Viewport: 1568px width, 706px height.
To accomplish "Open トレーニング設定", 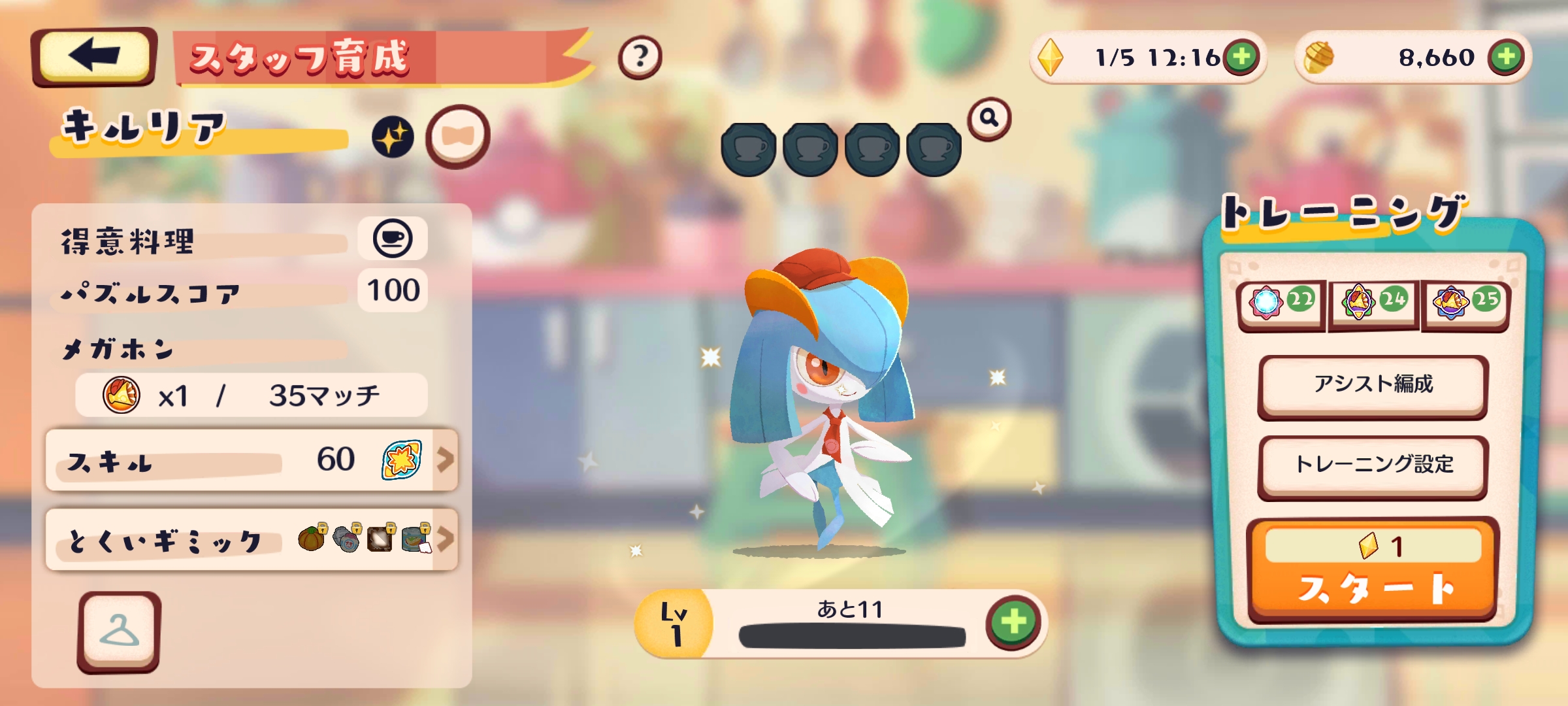I will [1373, 465].
